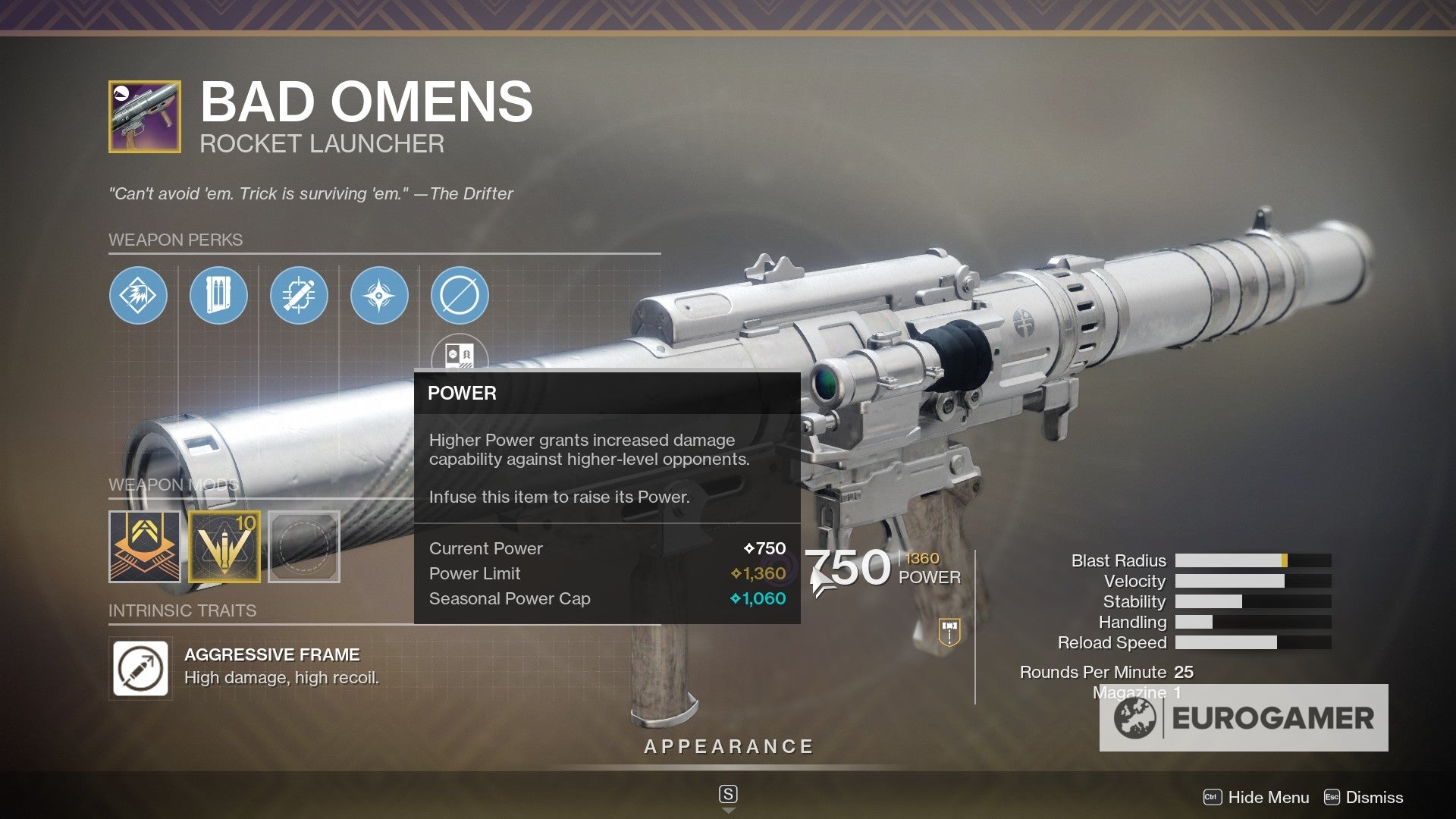Image resolution: width=1456 pixels, height=819 pixels.
Task: Click the Aggressive Frame intrinsic trait icon
Action: coord(140,668)
